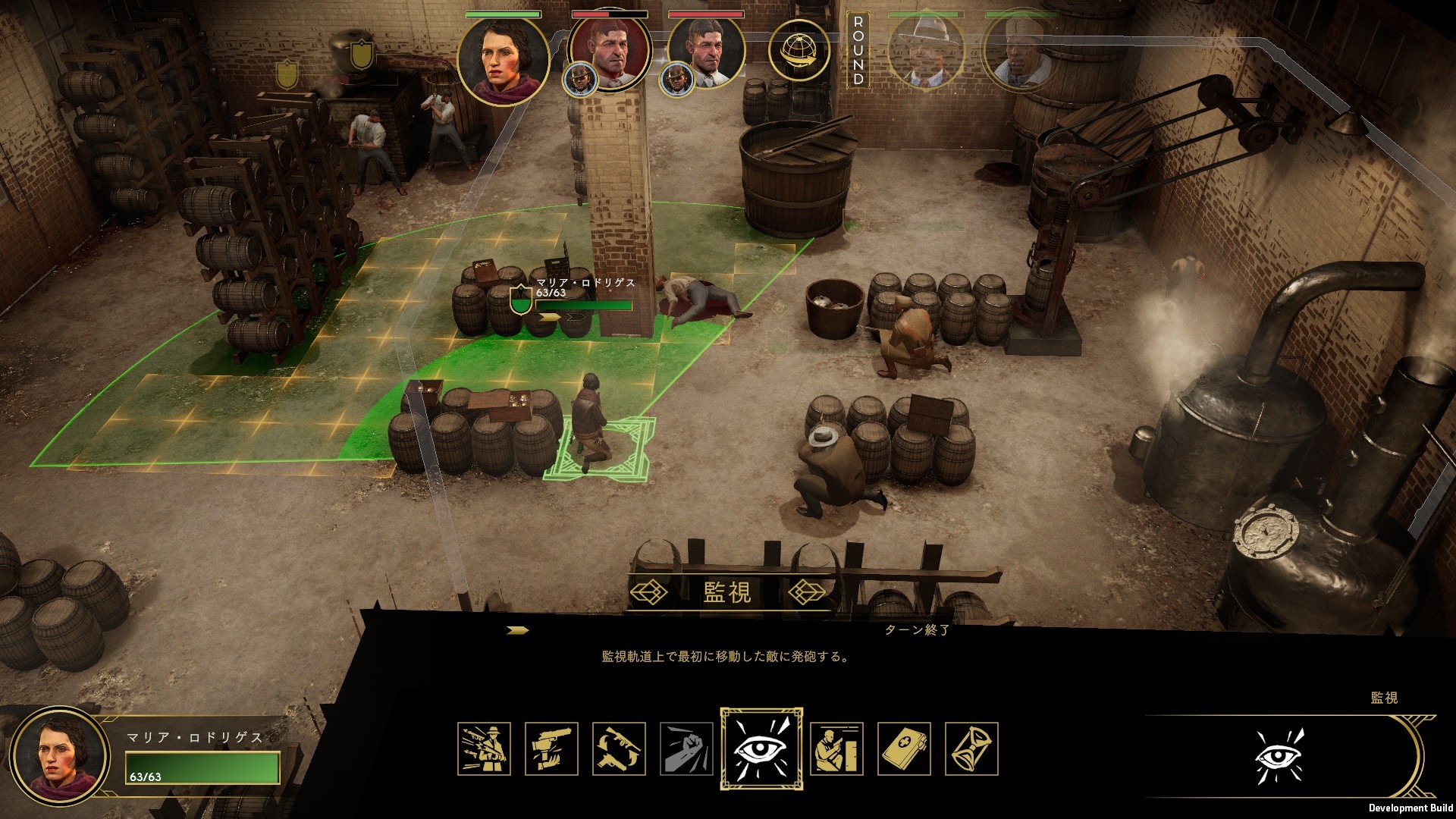Click the hourglass end turn icon
The width and height of the screenshot is (1456, 819).
tap(971, 749)
